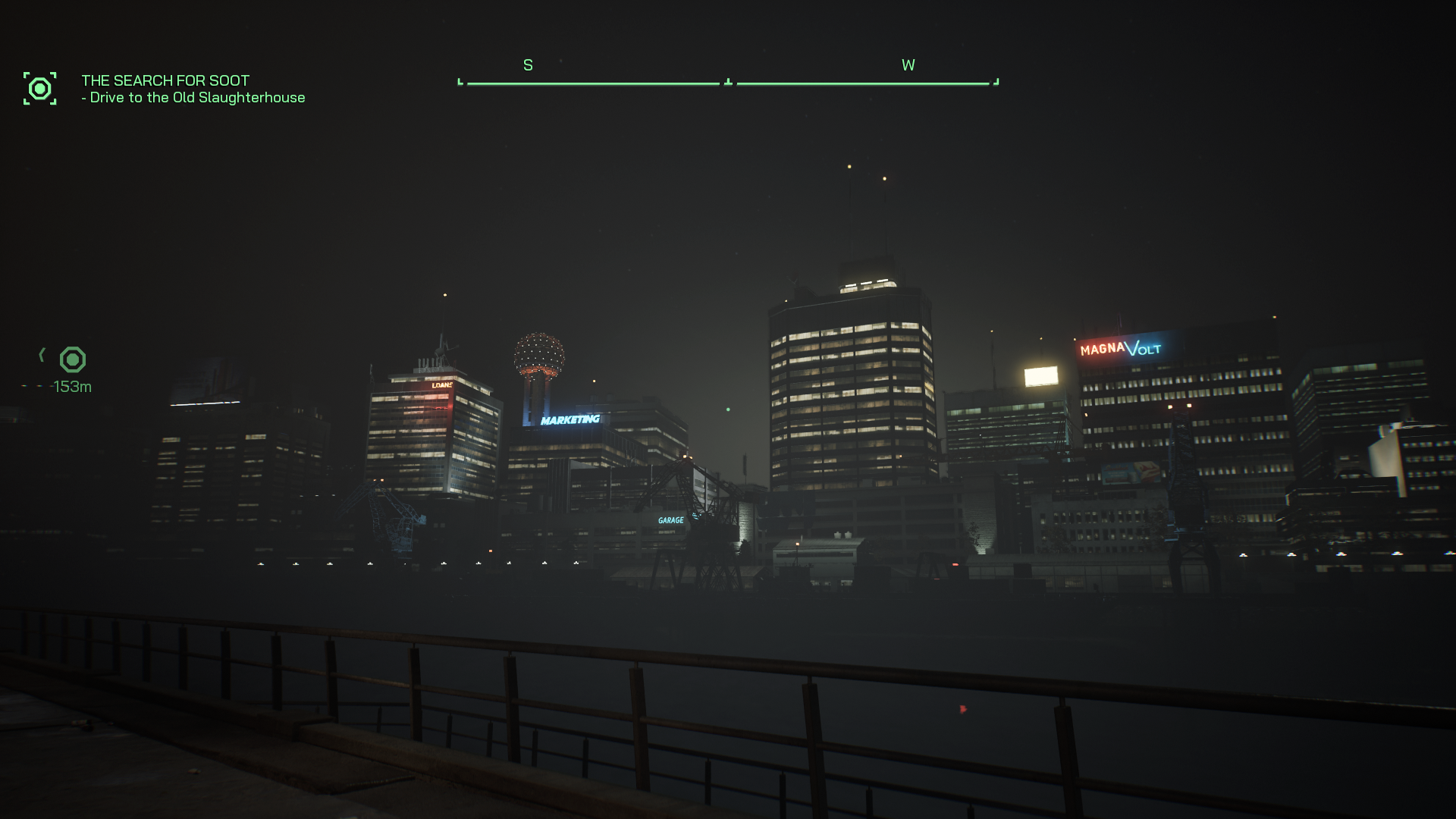Click the objective waypoint marker showing 153m
The height and width of the screenshot is (819, 1456).
click(73, 359)
